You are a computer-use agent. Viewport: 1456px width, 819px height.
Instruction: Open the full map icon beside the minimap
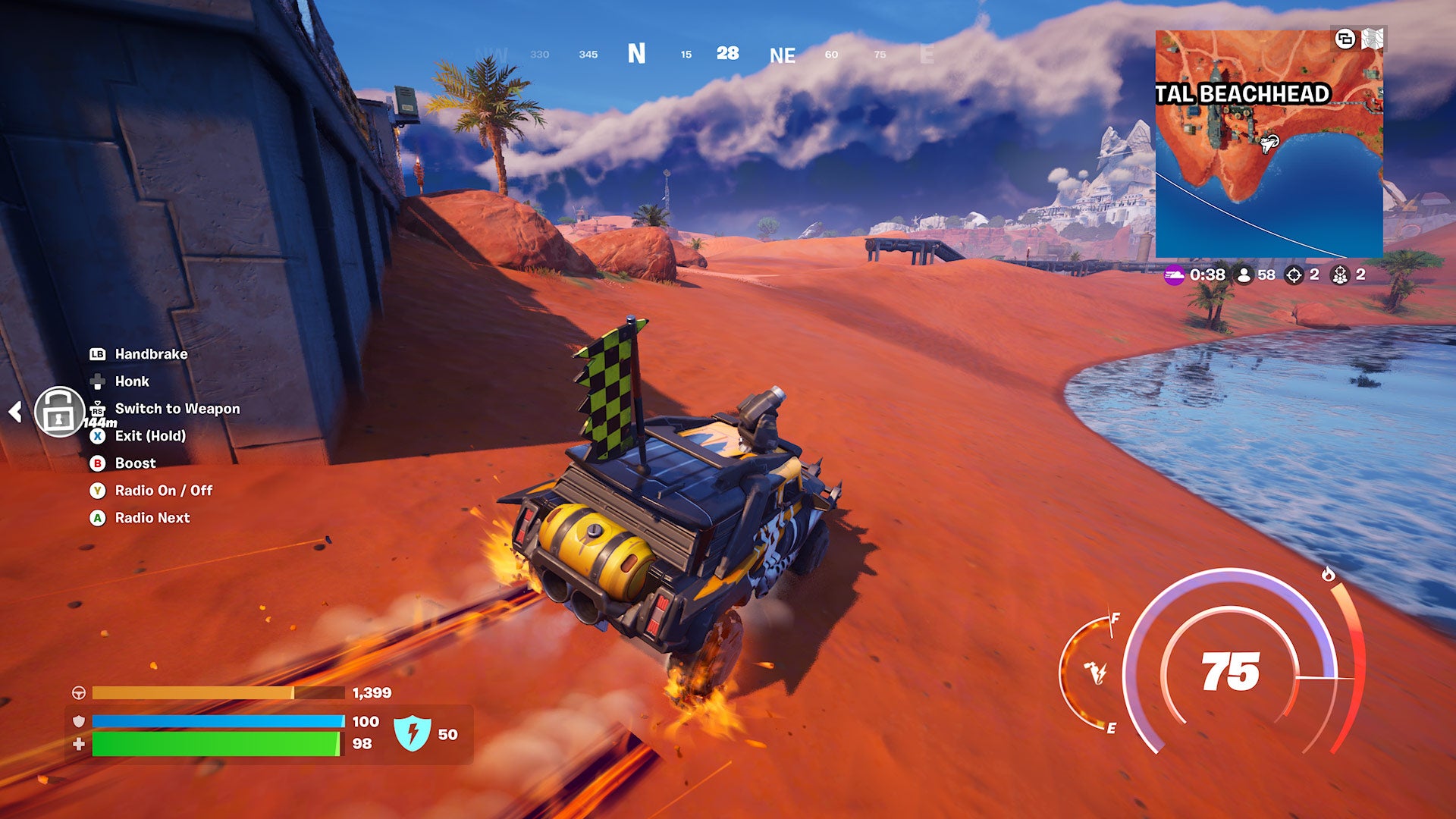[x=1373, y=39]
